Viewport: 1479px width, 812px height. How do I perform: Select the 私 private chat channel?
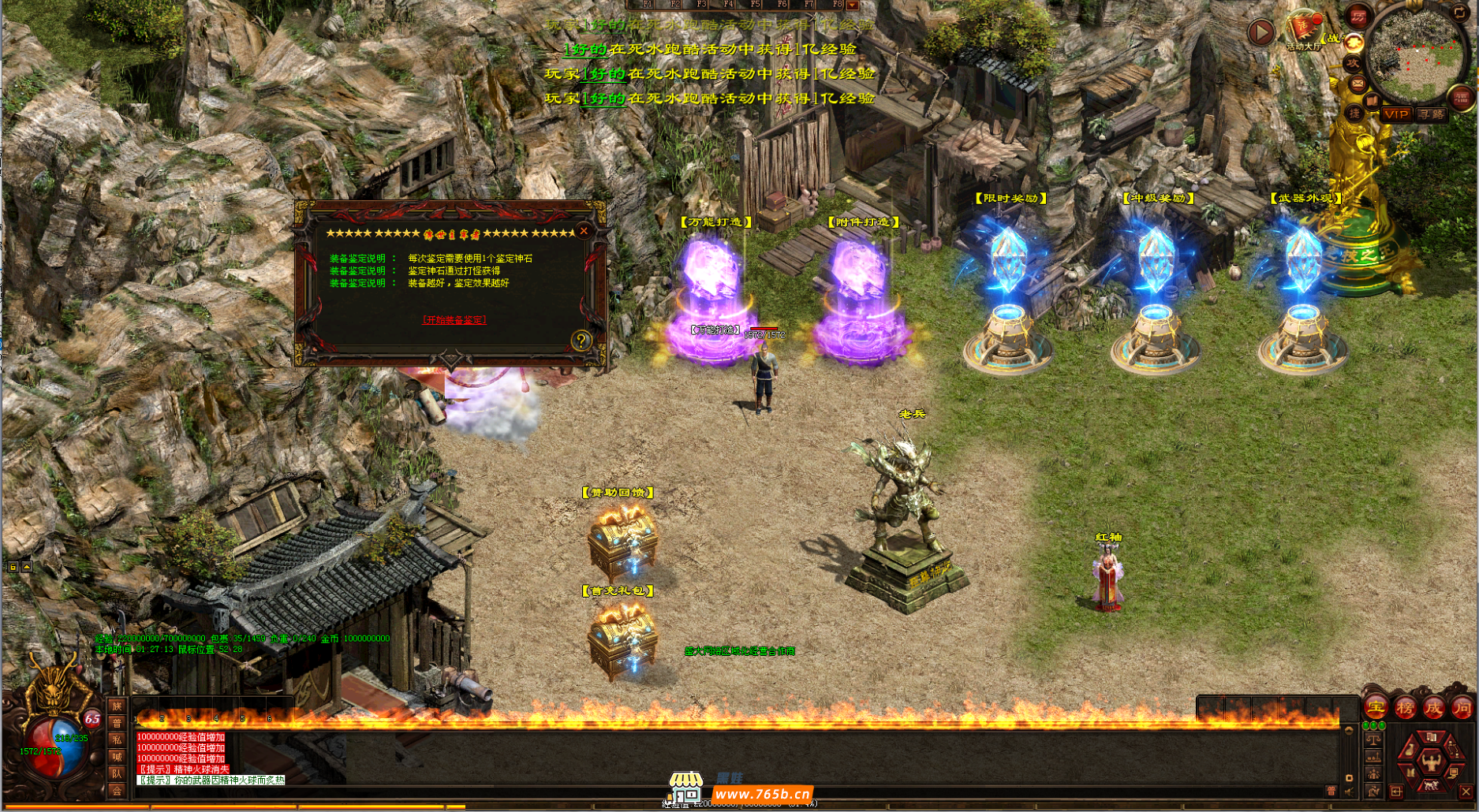click(x=117, y=739)
